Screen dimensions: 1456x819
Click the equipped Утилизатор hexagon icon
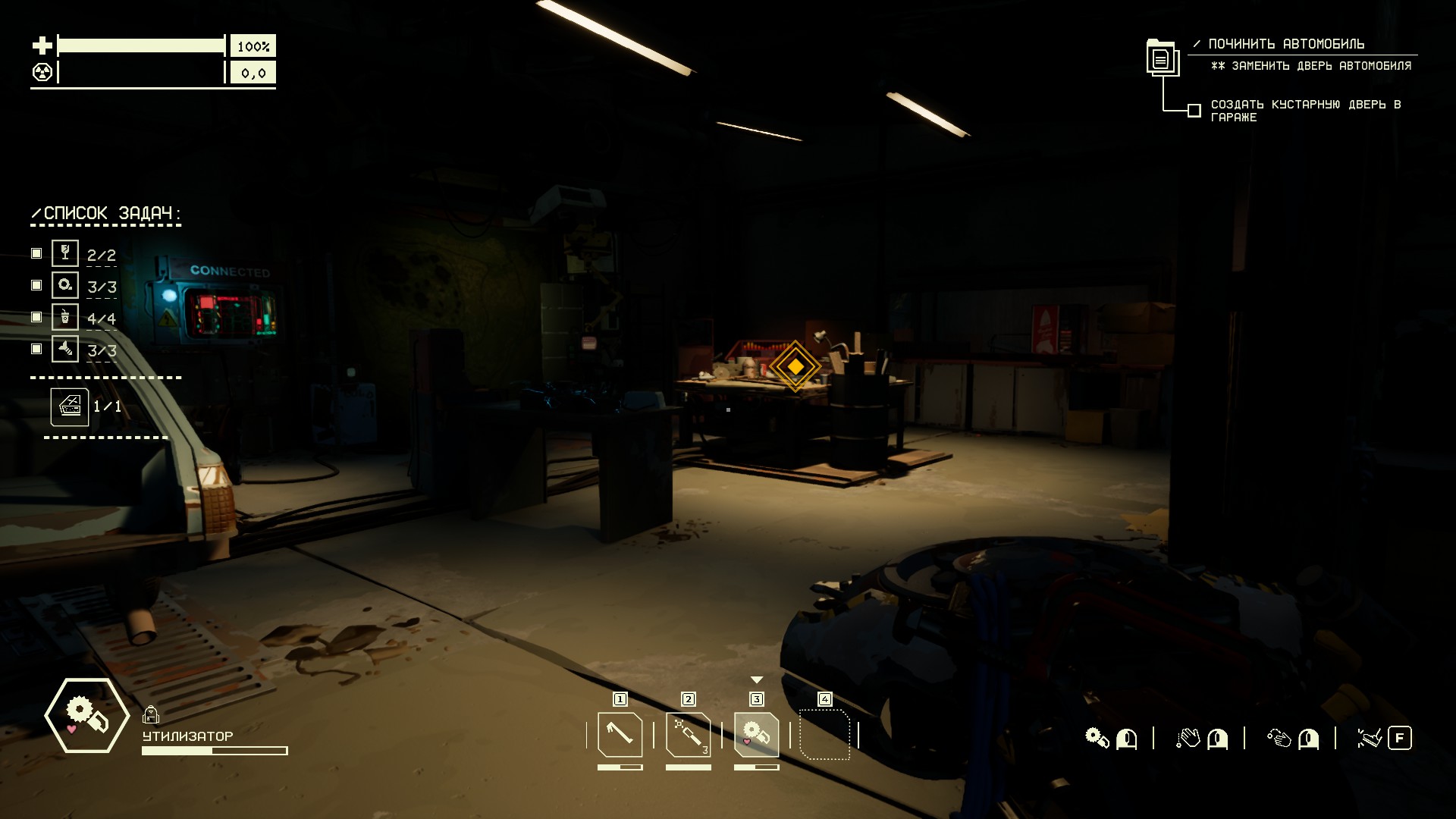[86, 715]
